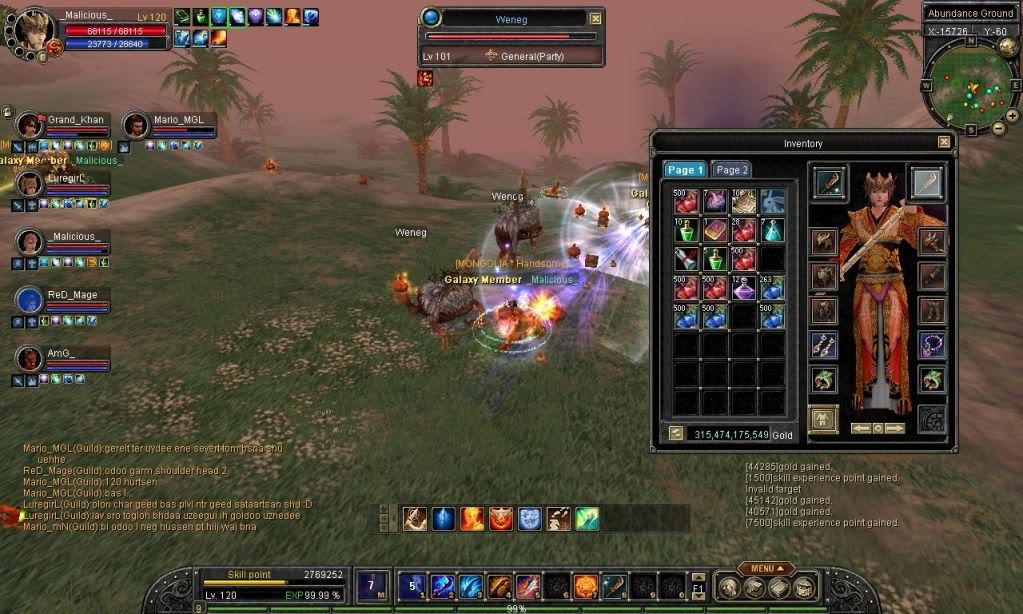Toggle the avatar costume button in inventory
Image resolution: width=1023 pixels, height=614 pixels.
click(823, 420)
